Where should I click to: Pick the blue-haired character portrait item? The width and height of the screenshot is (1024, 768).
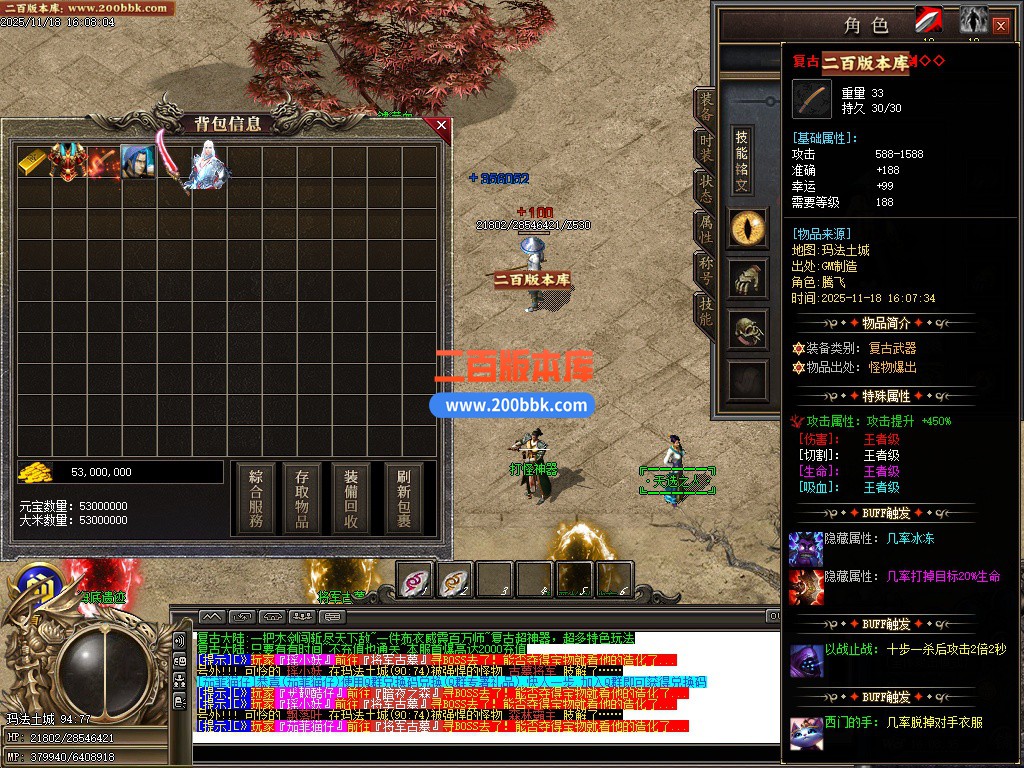click(x=137, y=162)
